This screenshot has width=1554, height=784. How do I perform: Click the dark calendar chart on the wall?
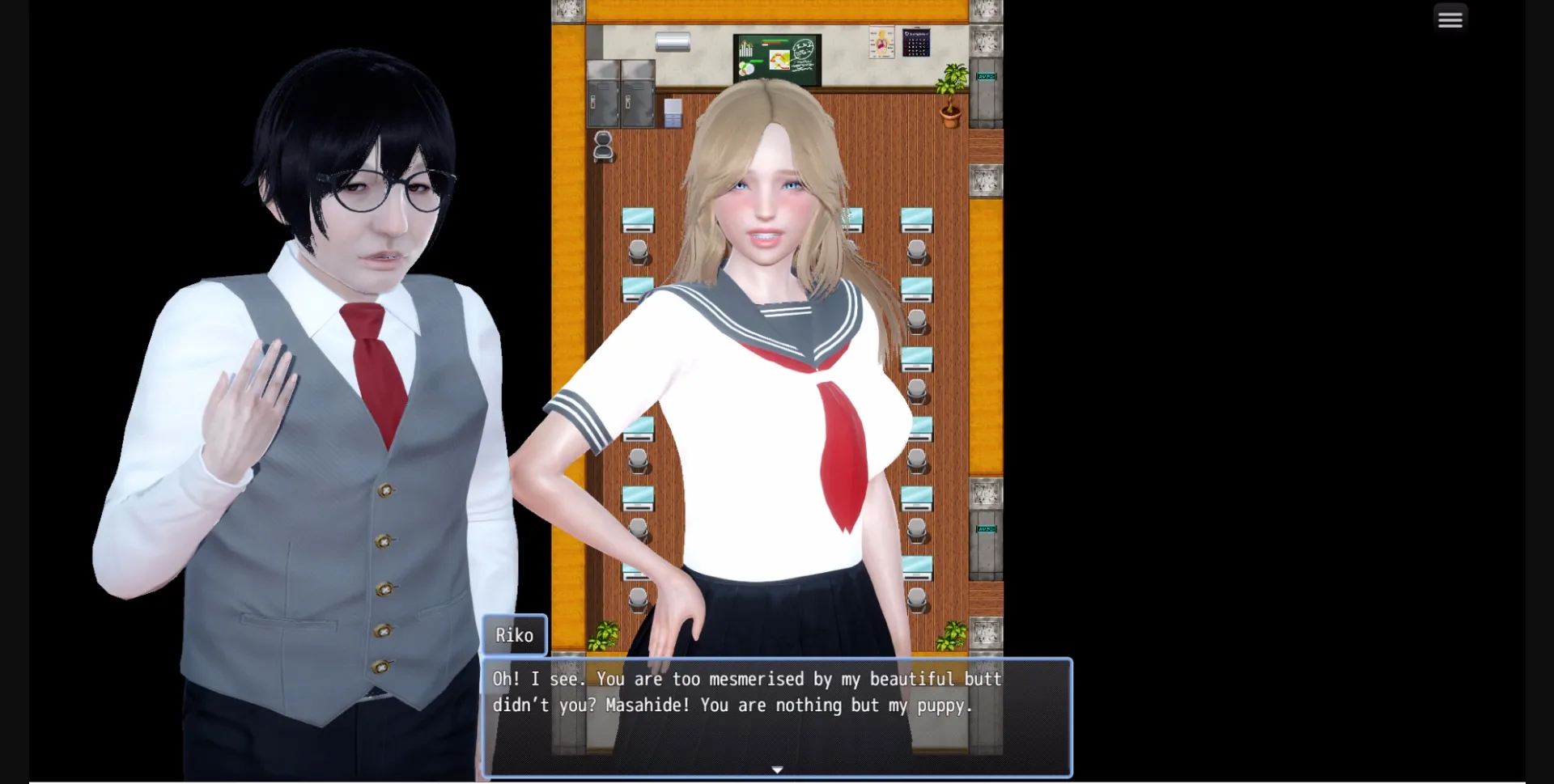tap(917, 44)
